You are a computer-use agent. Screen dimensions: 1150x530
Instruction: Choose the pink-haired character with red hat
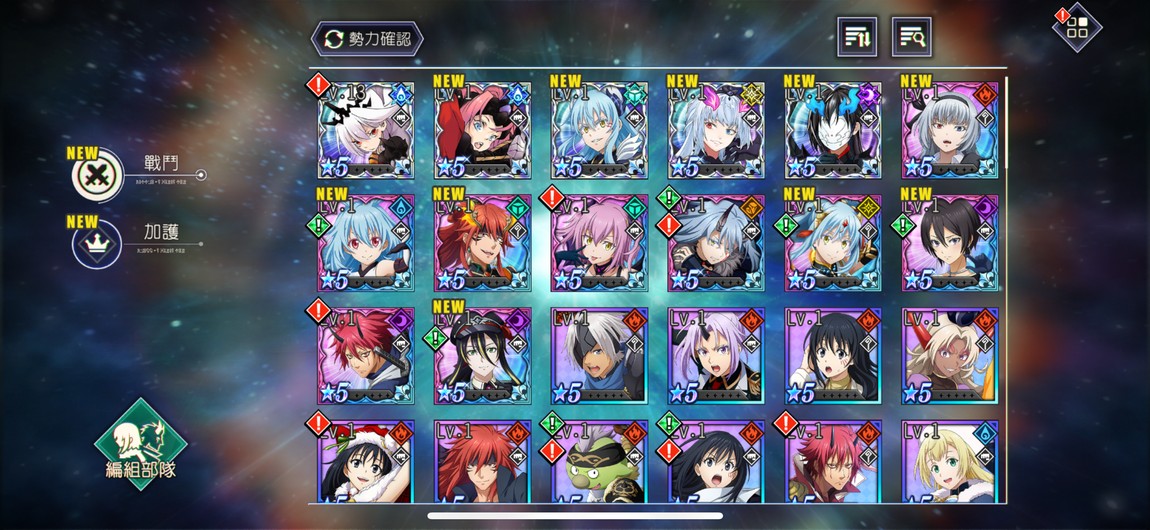(482, 131)
